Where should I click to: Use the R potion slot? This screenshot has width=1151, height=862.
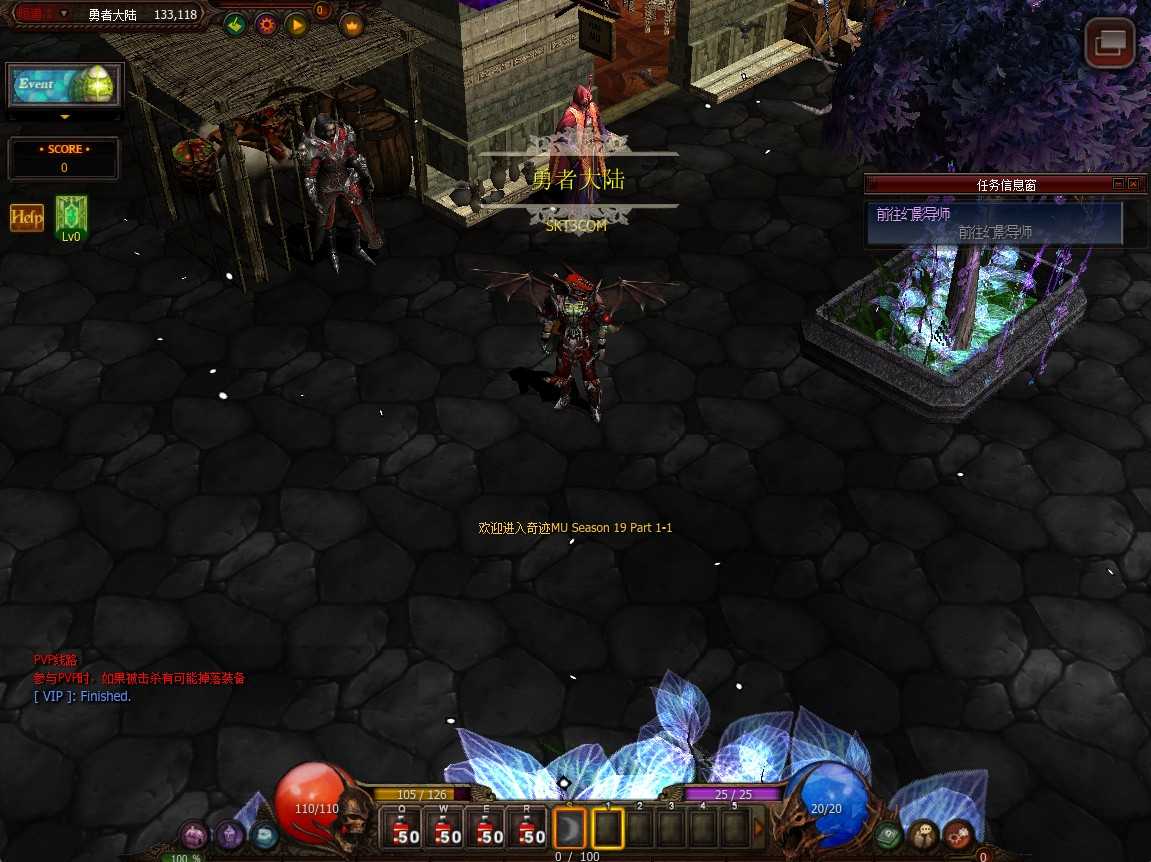point(529,828)
